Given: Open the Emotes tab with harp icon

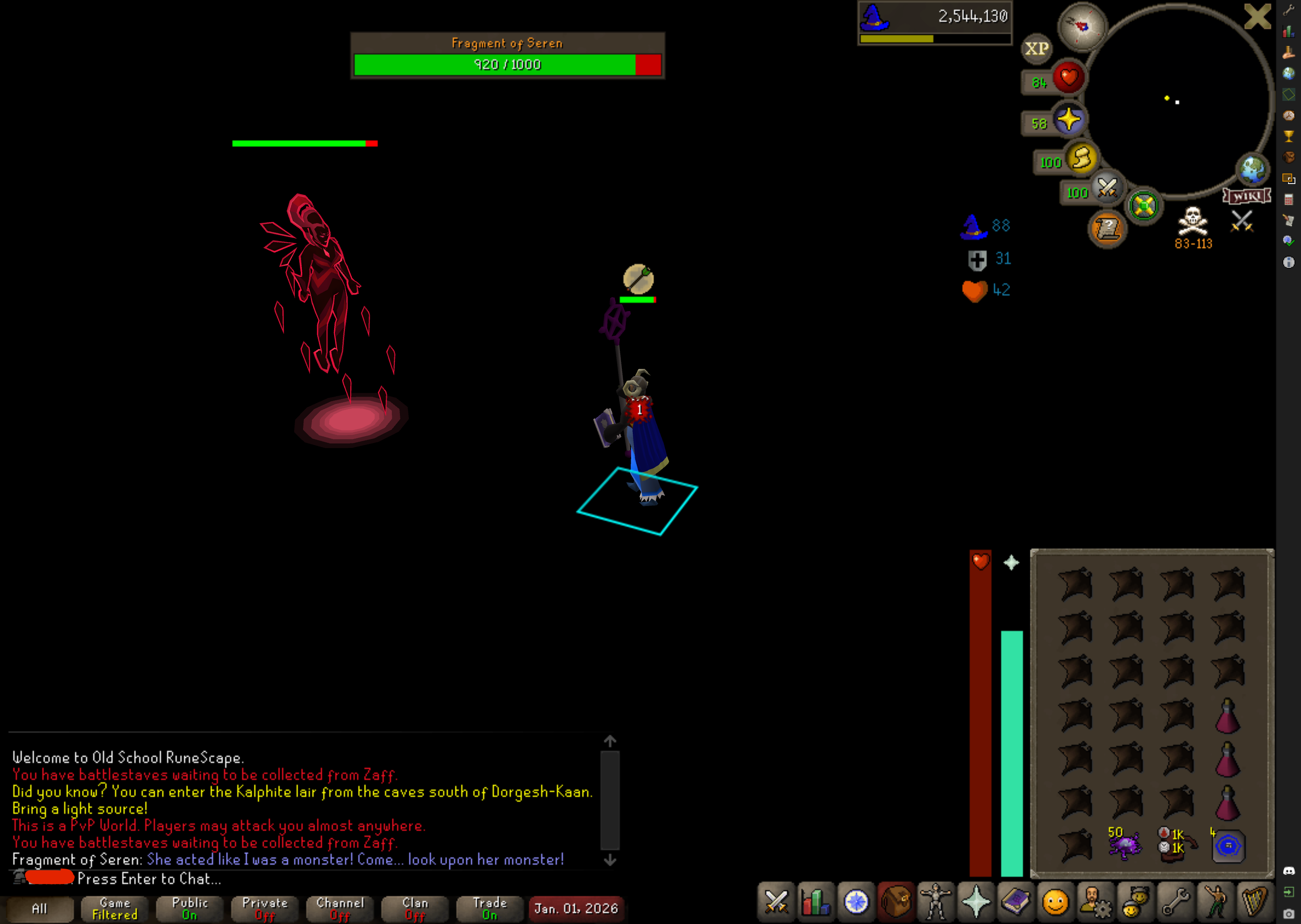Looking at the screenshot, I should click(x=1254, y=902).
